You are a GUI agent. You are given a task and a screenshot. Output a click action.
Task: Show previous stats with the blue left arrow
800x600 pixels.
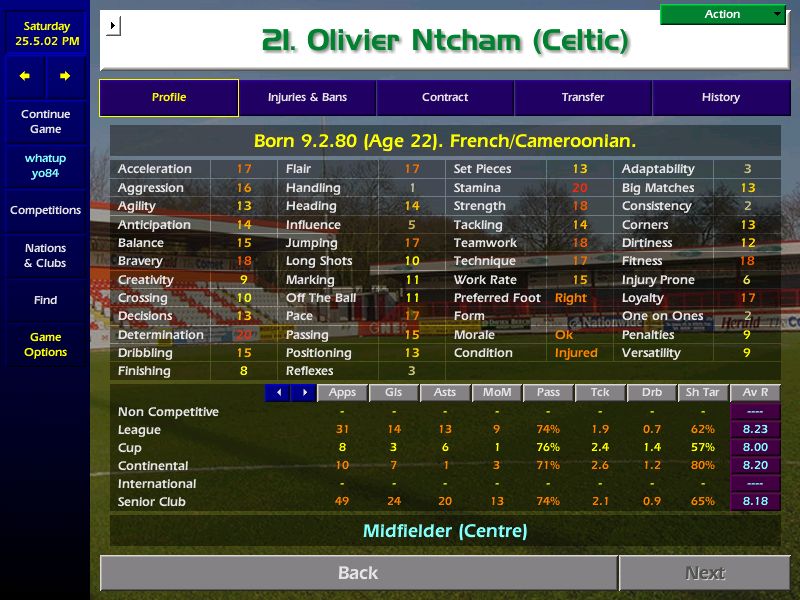tap(277, 393)
